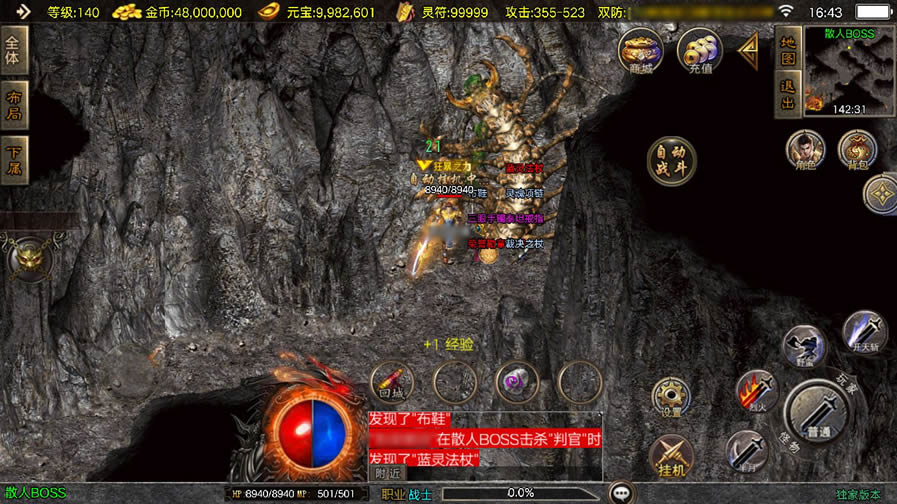This screenshot has height=504, width=897.
Task: Open the 角色 character sheet
Action: coord(805,151)
